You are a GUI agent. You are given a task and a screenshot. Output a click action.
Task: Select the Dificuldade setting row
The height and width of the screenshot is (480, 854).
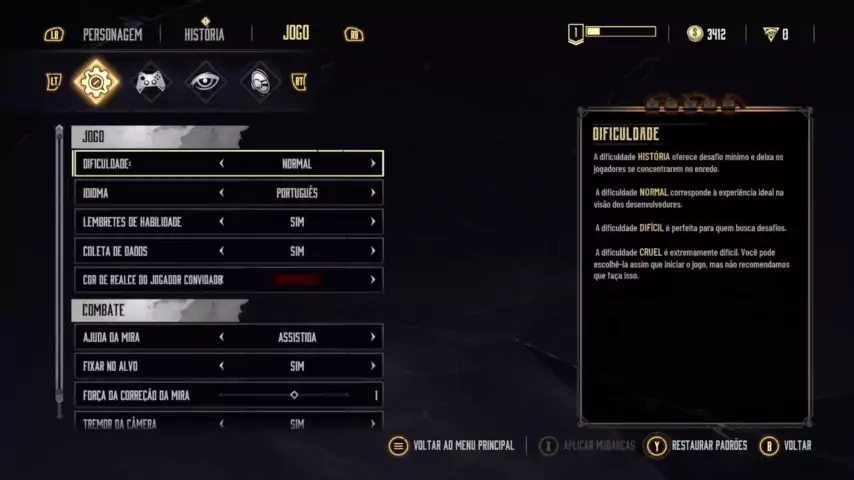click(x=228, y=164)
